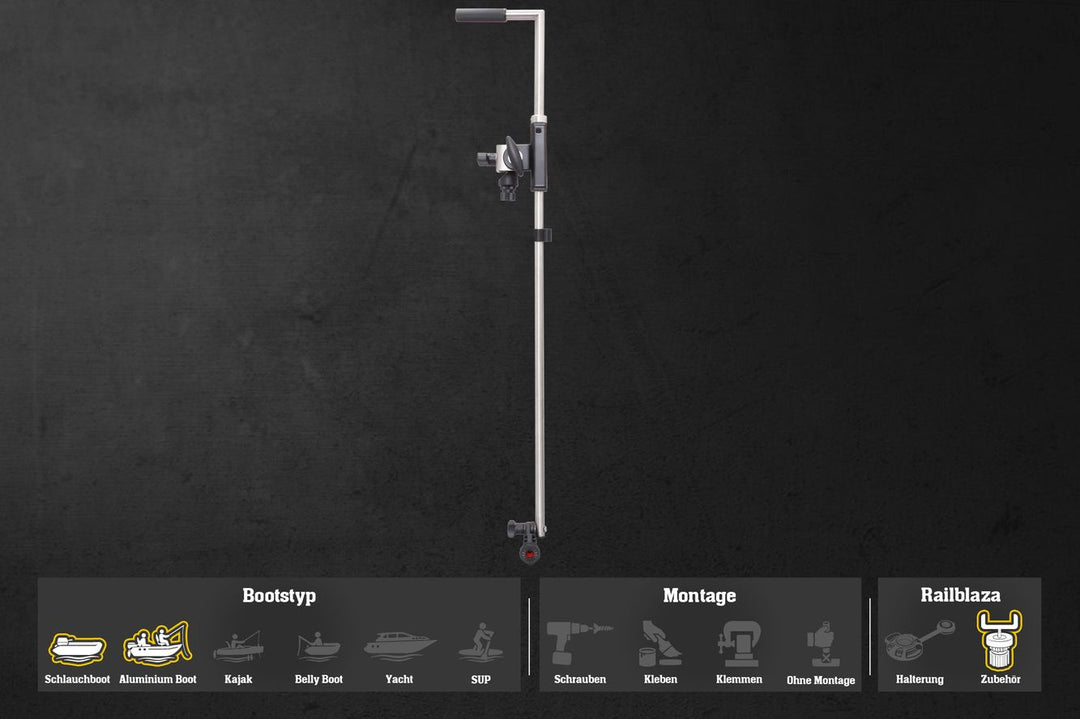Viewport: 1080px width, 719px height.
Task: Pick the Klemmen clamp mounting icon
Action: (739, 644)
